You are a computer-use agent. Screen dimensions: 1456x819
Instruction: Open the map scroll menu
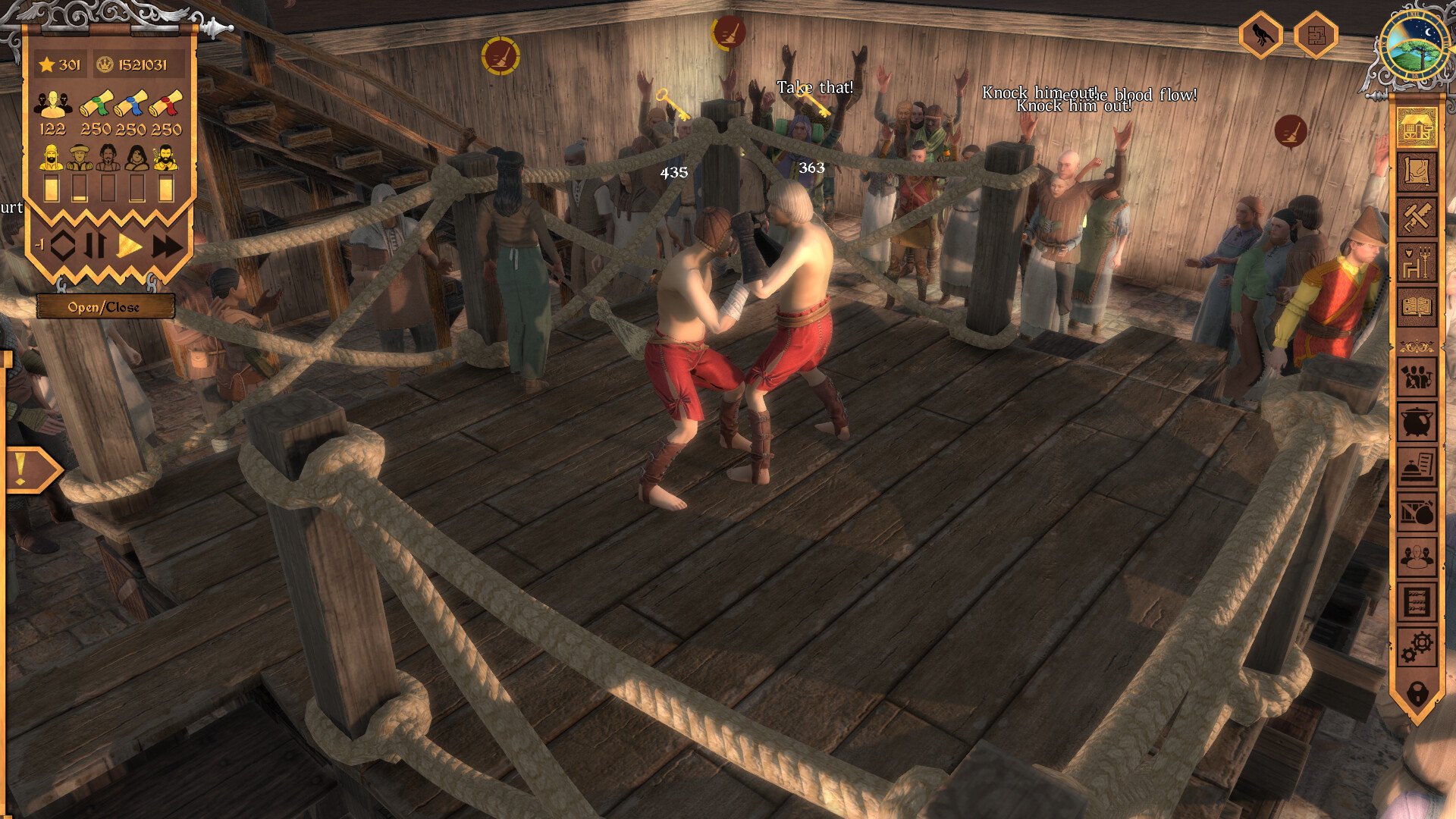click(1416, 173)
